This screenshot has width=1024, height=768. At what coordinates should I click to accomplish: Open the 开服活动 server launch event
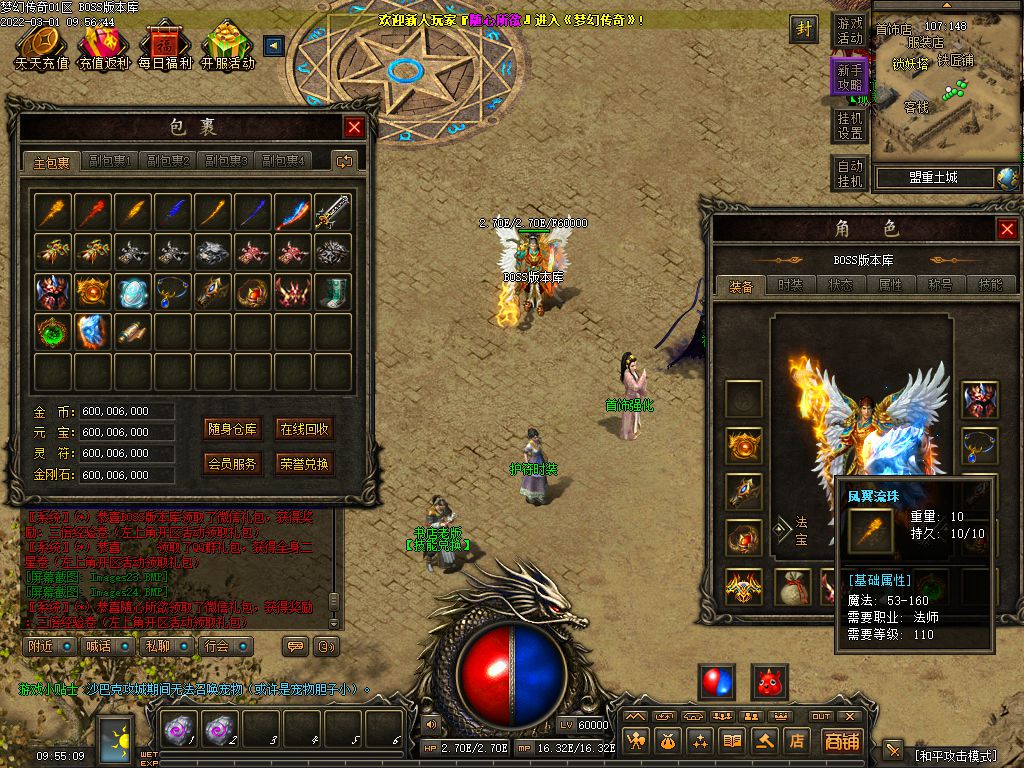click(x=227, y=48)
